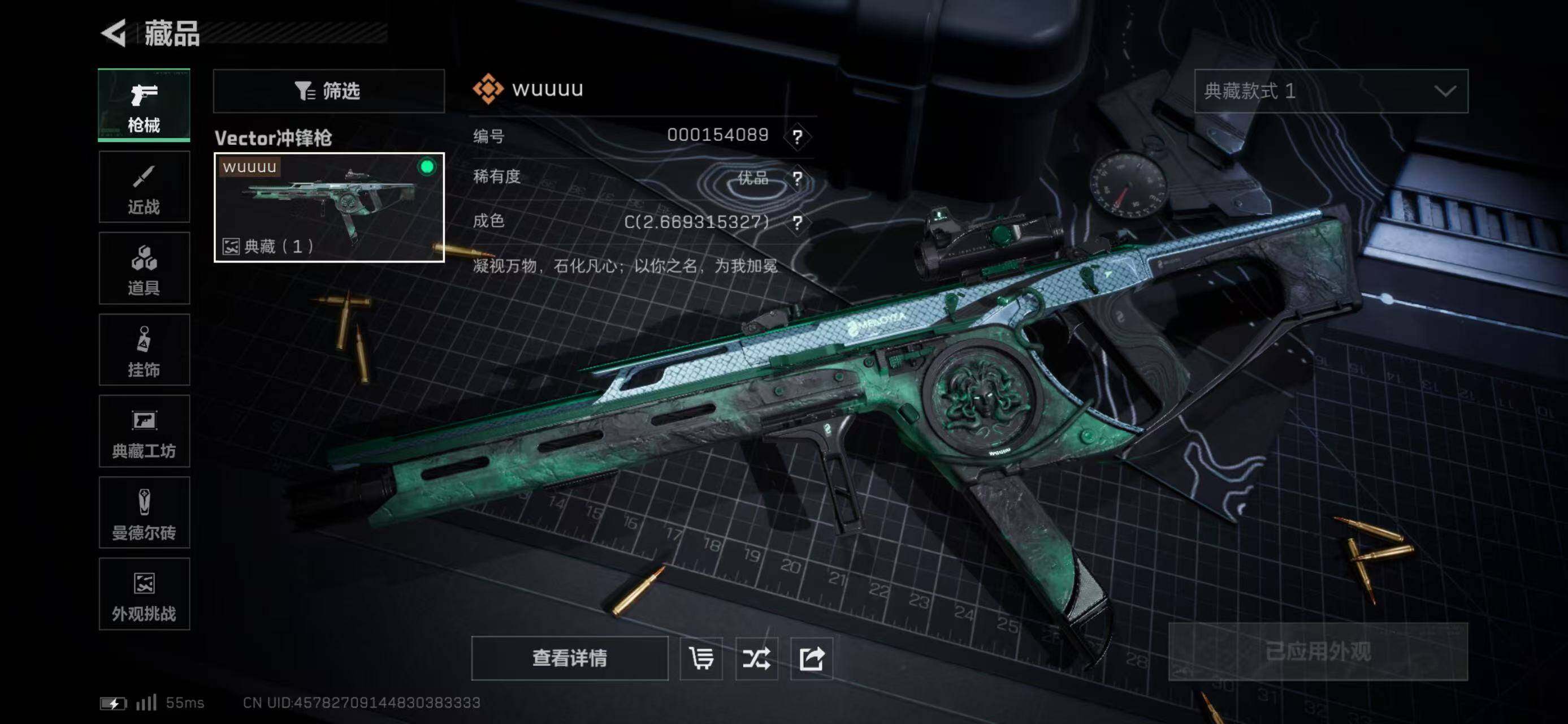
Task: Open the 近战 melee category
Action: [144, 187]
